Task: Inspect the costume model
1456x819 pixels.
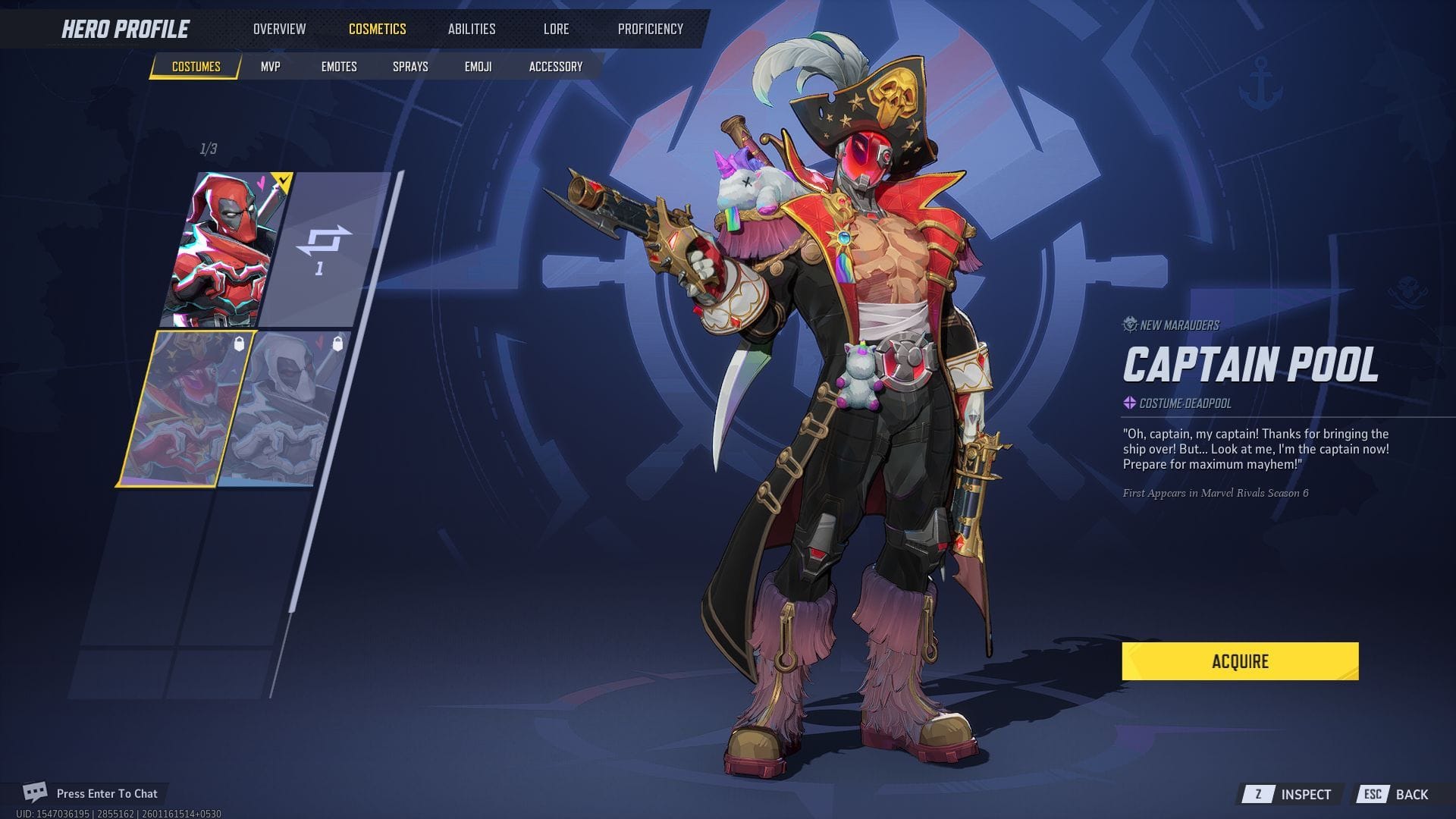Action: [x=1291, y=794]
